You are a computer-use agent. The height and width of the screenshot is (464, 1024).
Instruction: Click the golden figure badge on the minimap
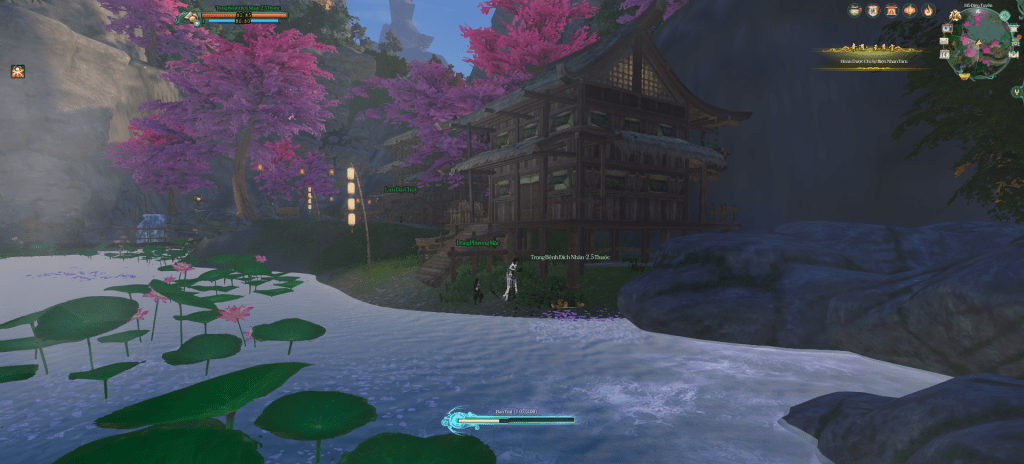955,15
